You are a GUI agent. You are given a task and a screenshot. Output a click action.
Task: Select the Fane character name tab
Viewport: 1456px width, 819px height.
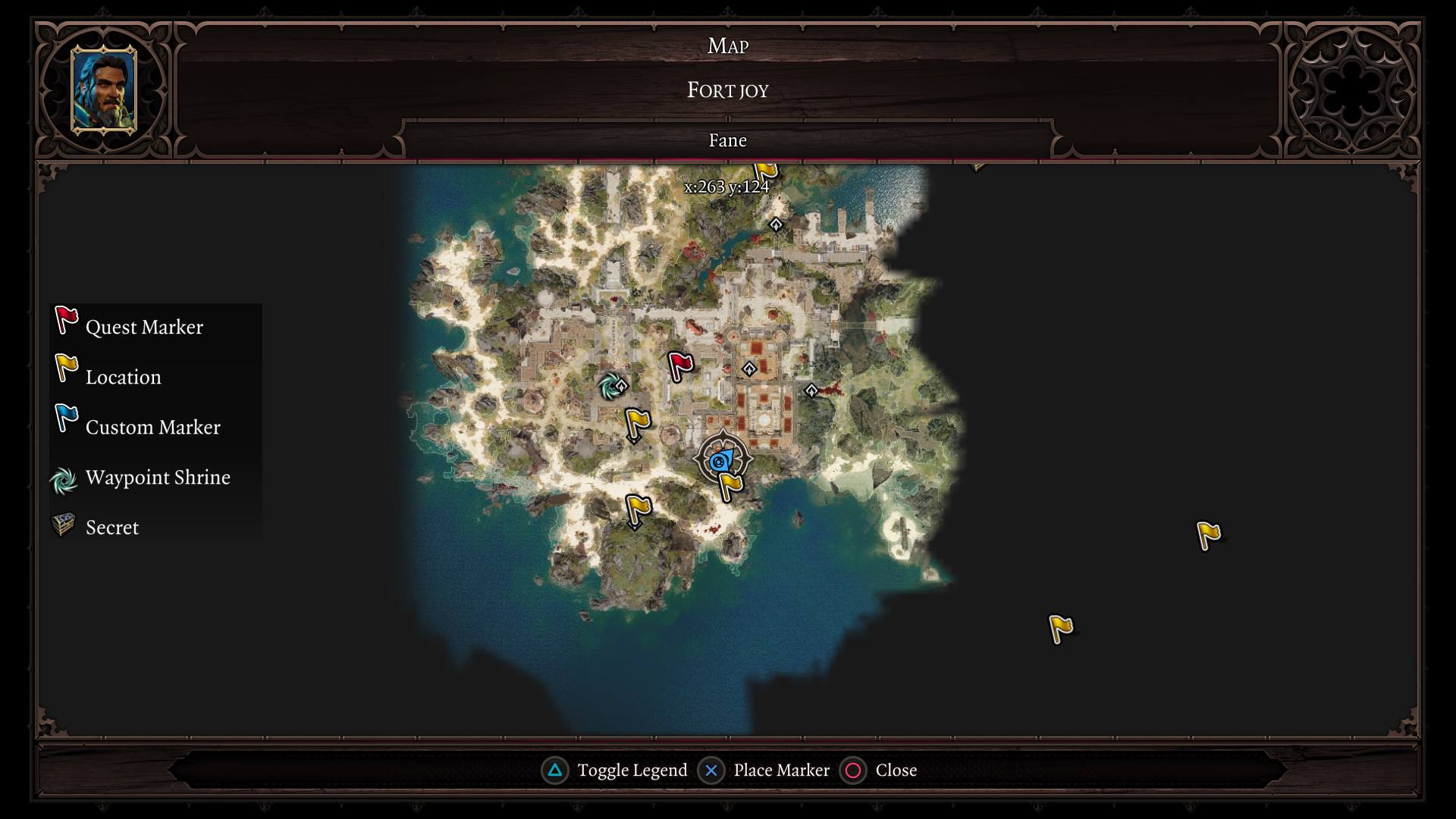727,140
